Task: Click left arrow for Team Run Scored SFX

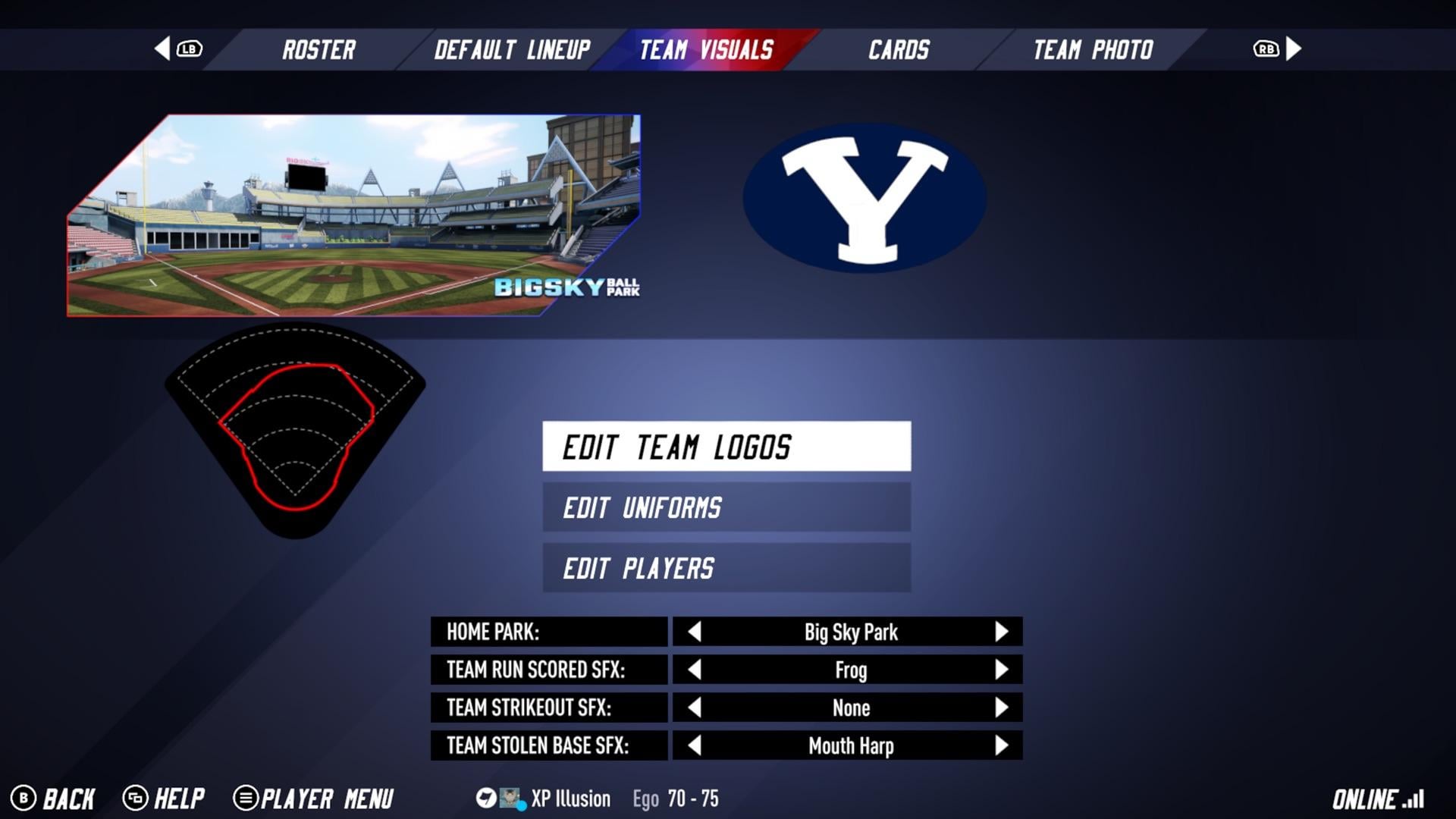Action: pos(694,670)
